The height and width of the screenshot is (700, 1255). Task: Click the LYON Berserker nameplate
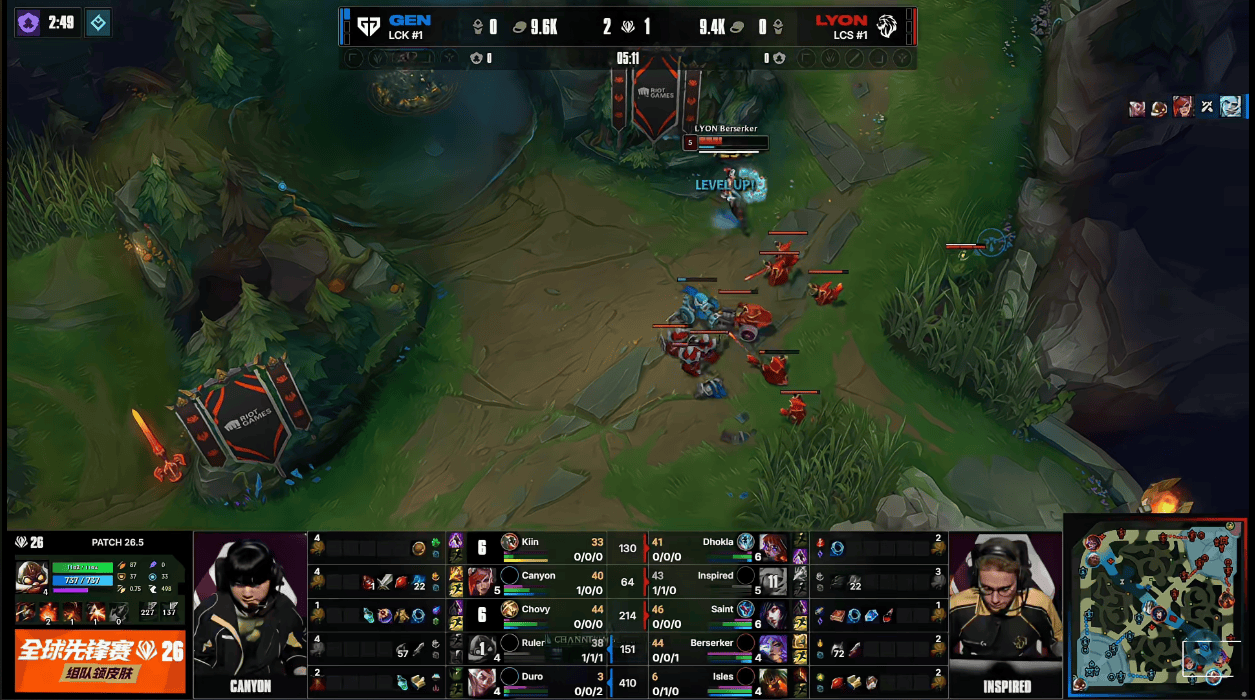click(726, 129)
